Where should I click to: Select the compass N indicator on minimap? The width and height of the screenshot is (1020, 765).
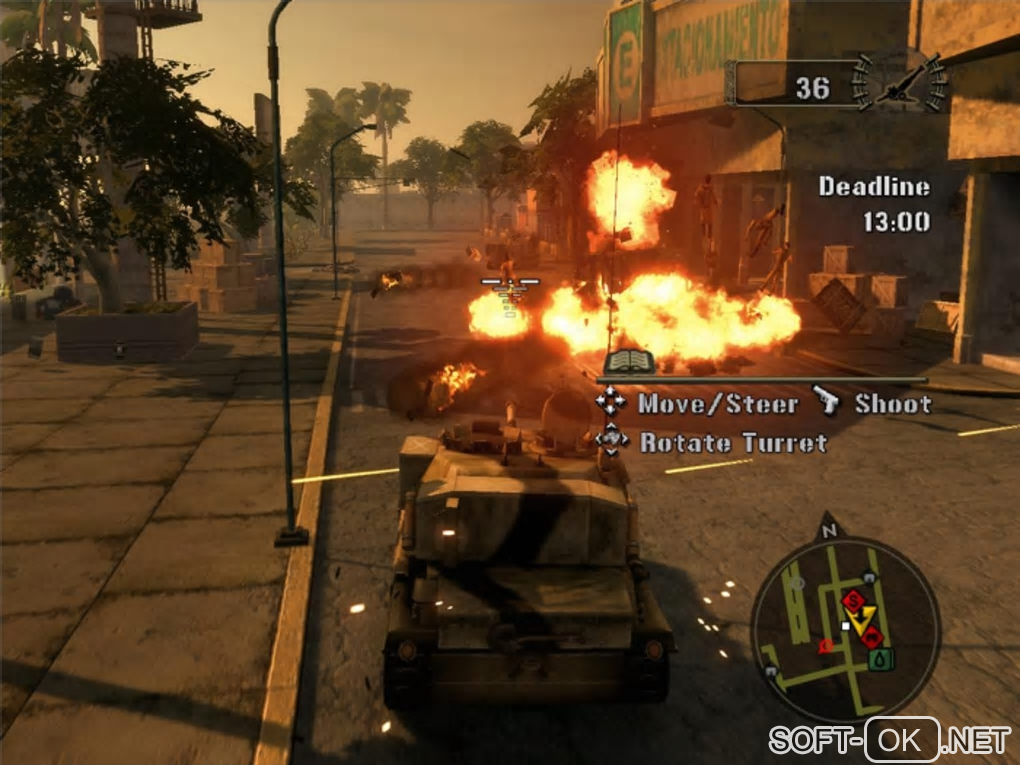click(828, 531)
